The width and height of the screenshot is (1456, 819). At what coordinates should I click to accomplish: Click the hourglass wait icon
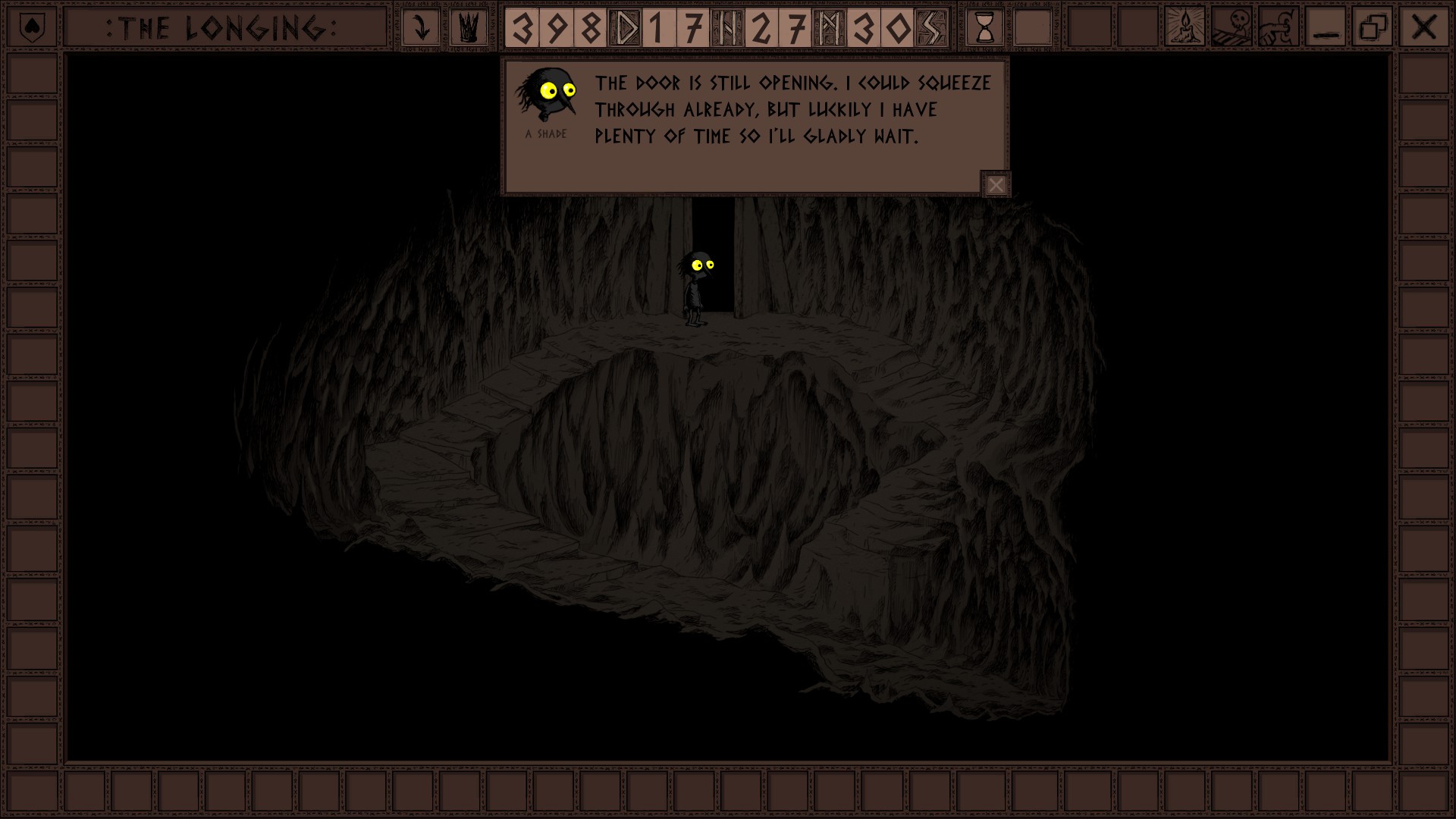984,28
